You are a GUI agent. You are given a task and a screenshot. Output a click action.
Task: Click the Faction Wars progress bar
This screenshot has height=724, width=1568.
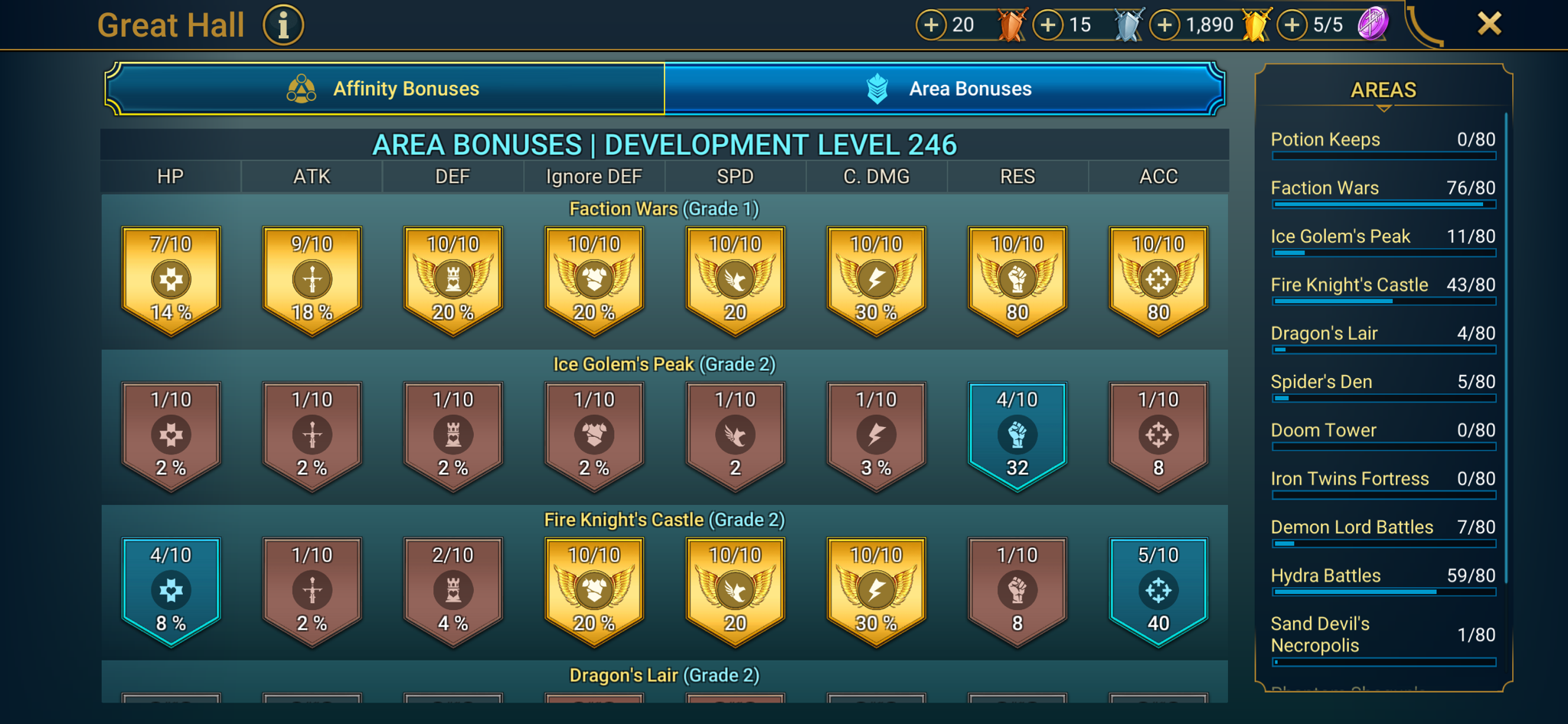(x=1383, y=205)
